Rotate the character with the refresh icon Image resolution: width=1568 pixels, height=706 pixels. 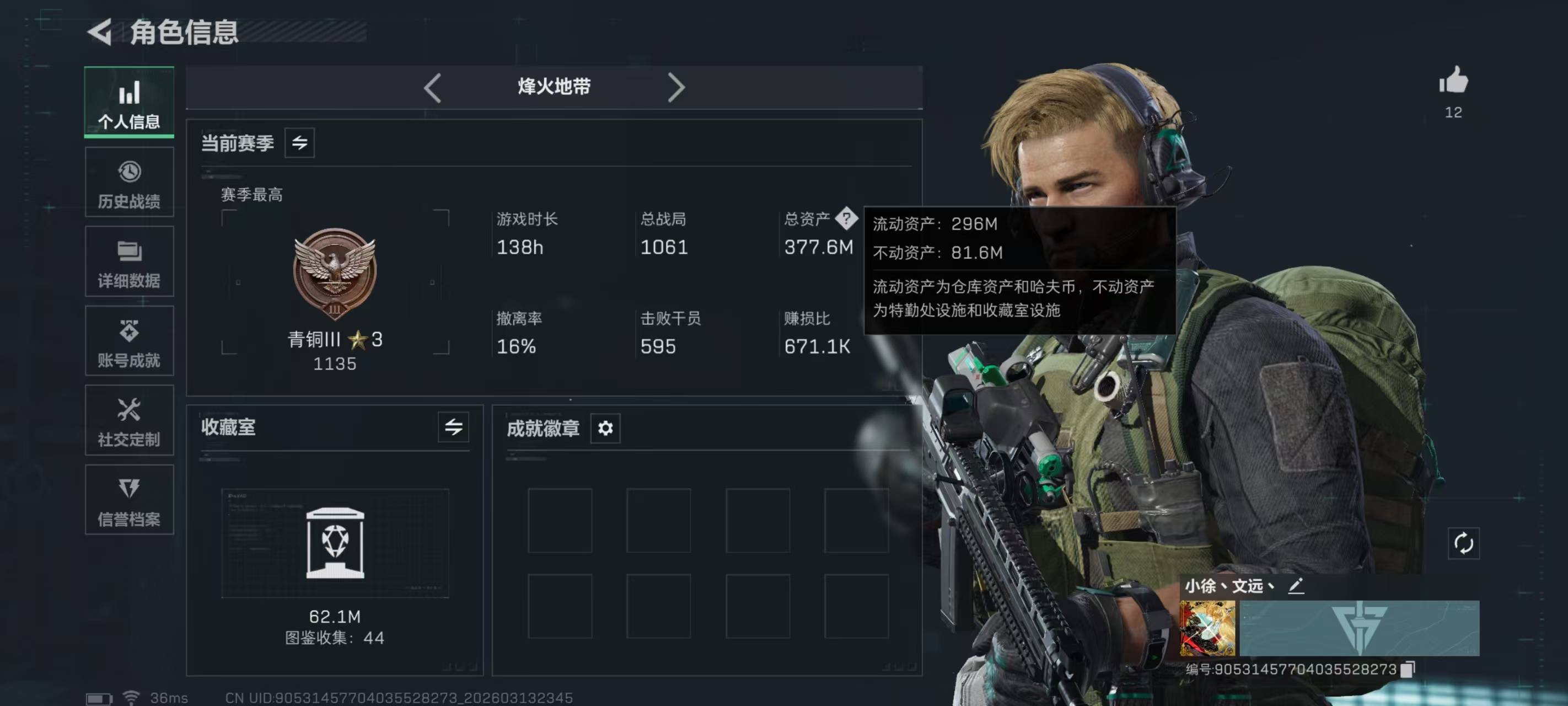[1463, 543]
